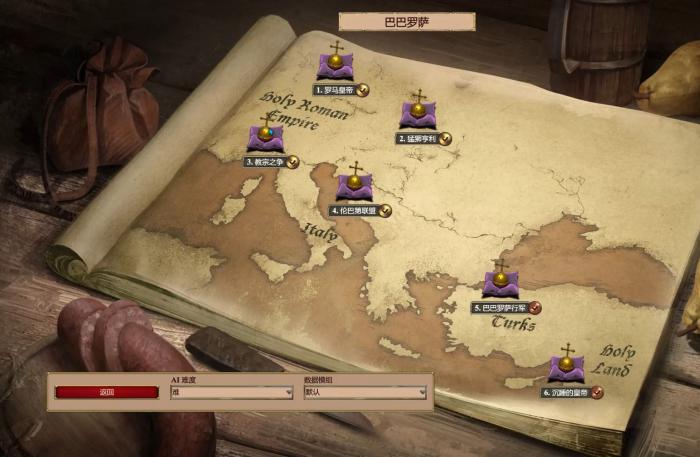
Task: Select scenario 1 罗马皇帝 on the map
Action: (335, 66)
